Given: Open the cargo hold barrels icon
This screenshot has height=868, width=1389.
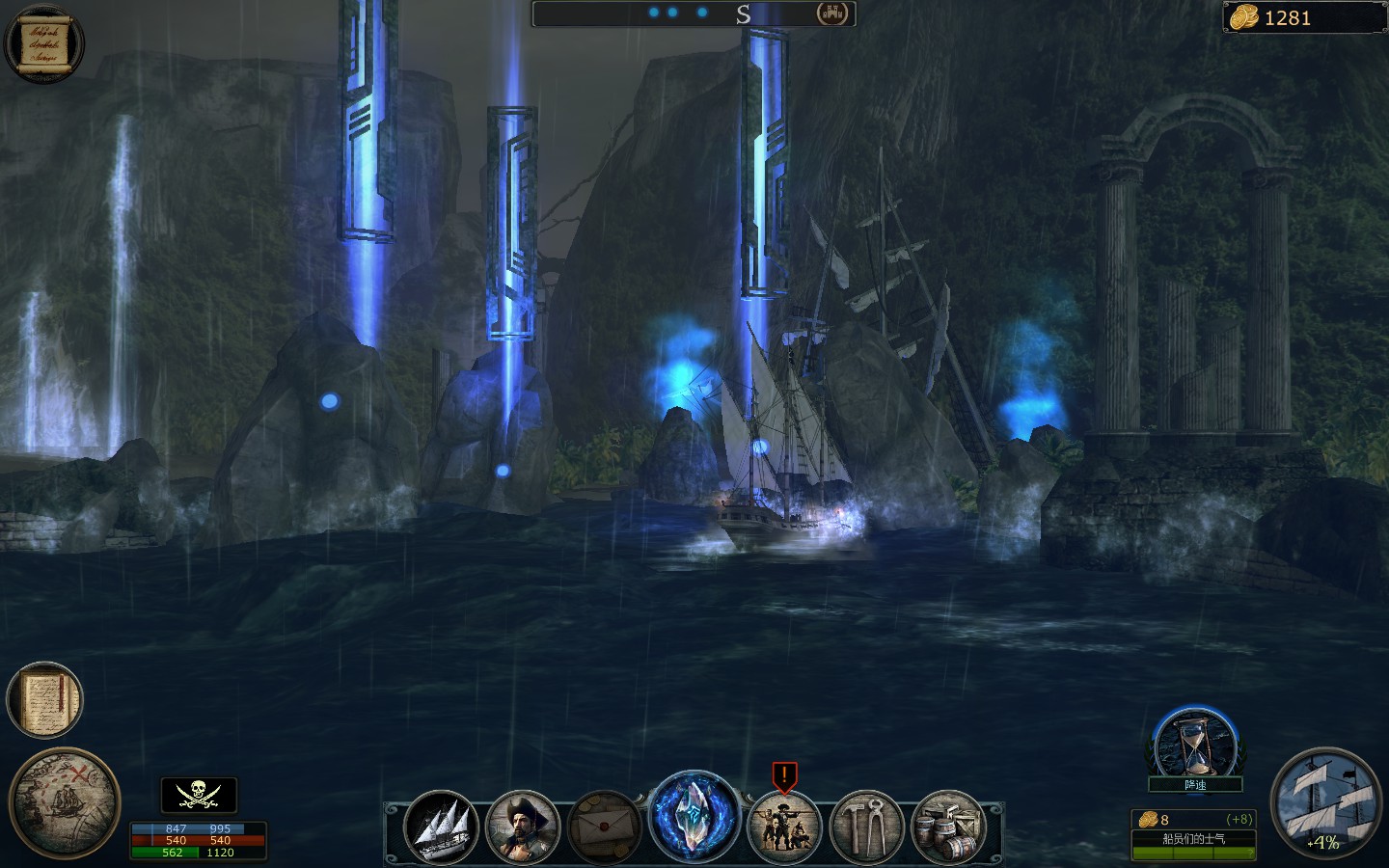Looking at the screenshot, I should coord(948,827).
